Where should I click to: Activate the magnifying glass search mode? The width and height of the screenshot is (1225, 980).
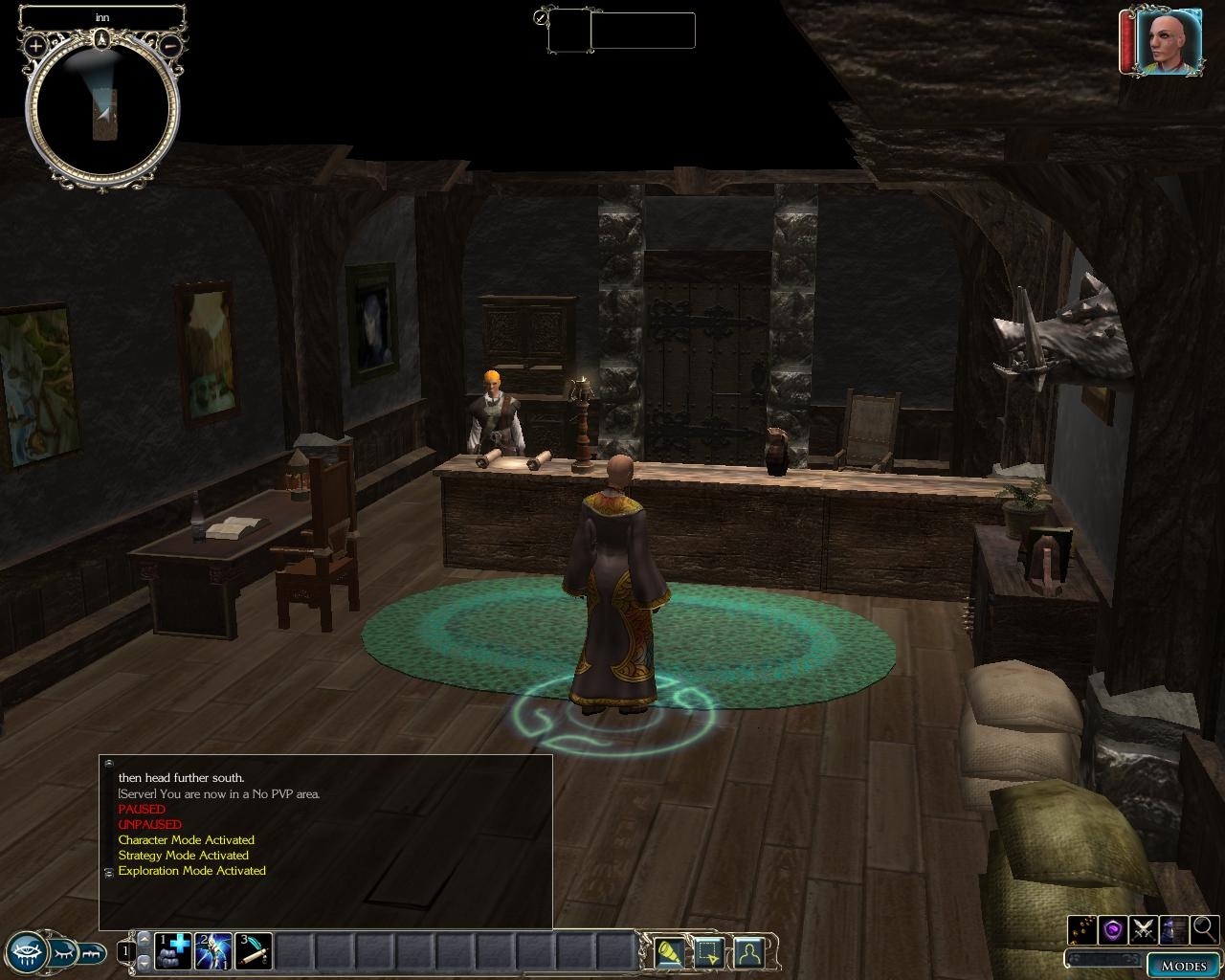(1204, 928)
